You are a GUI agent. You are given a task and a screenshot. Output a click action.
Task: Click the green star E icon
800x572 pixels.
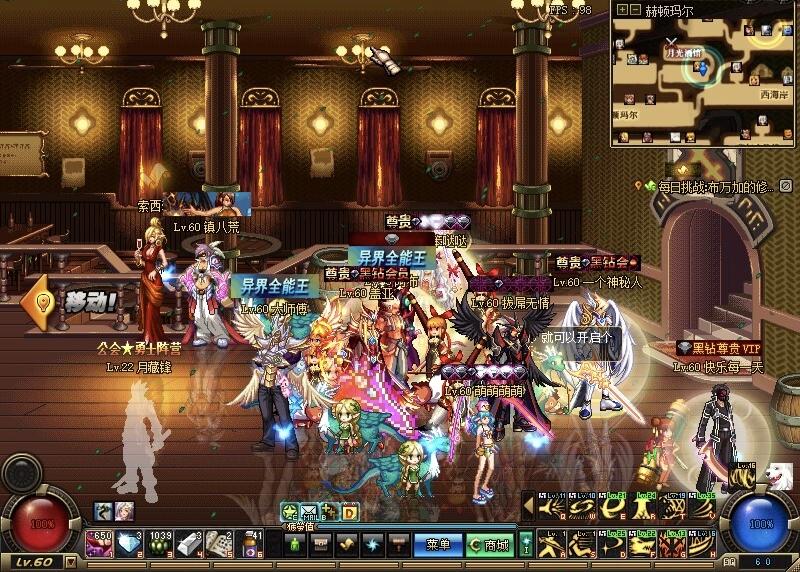pos(289,512)
